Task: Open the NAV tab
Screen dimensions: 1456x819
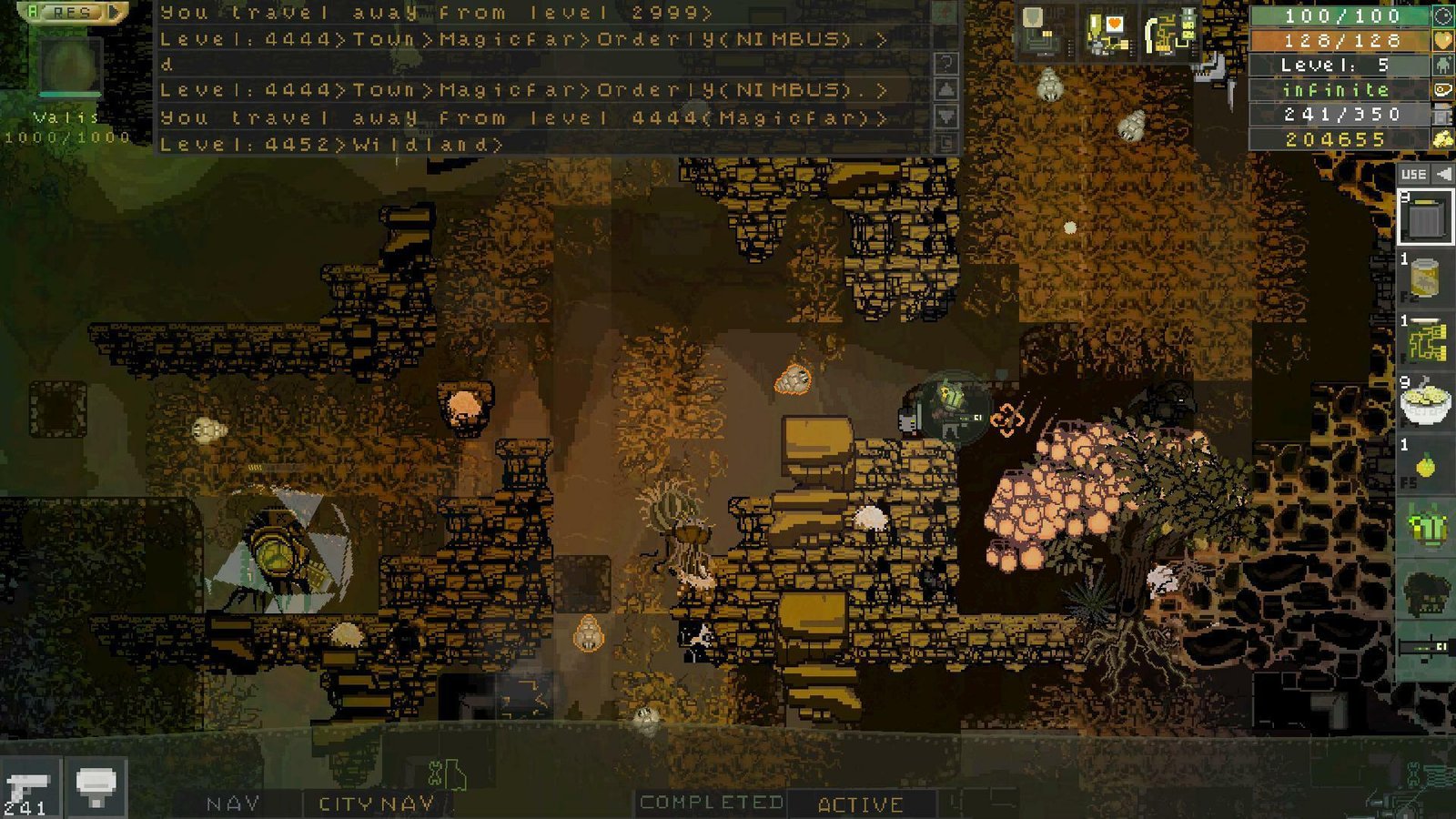Action: coord(233,804)
